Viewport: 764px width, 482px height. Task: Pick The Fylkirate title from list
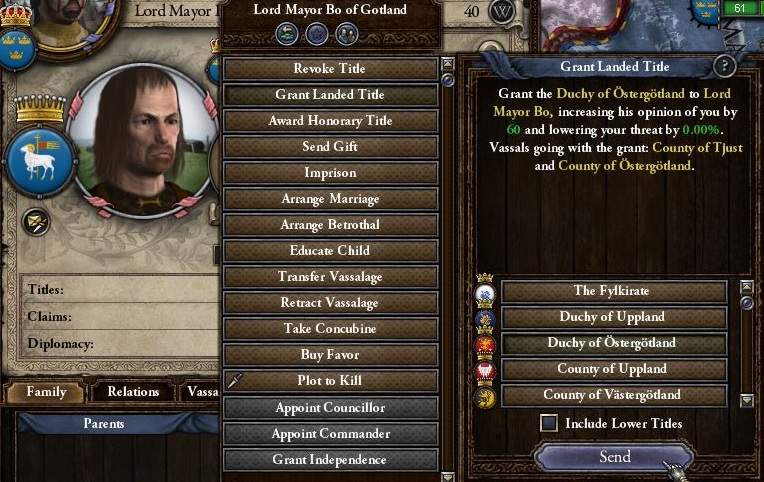pyautogui.click(x=613, y=291)
